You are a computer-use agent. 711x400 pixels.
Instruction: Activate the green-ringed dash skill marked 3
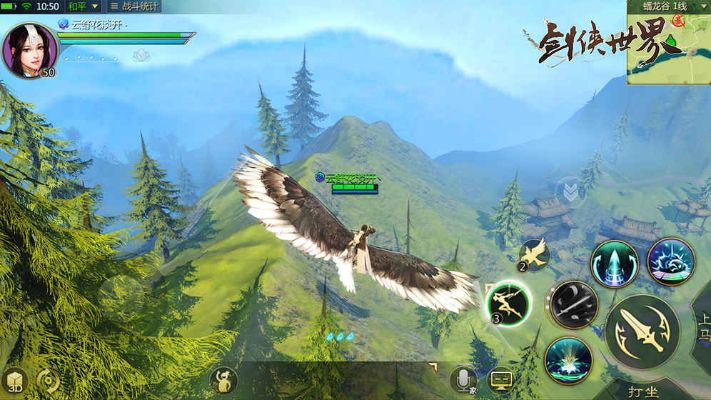tap(508, 302)
